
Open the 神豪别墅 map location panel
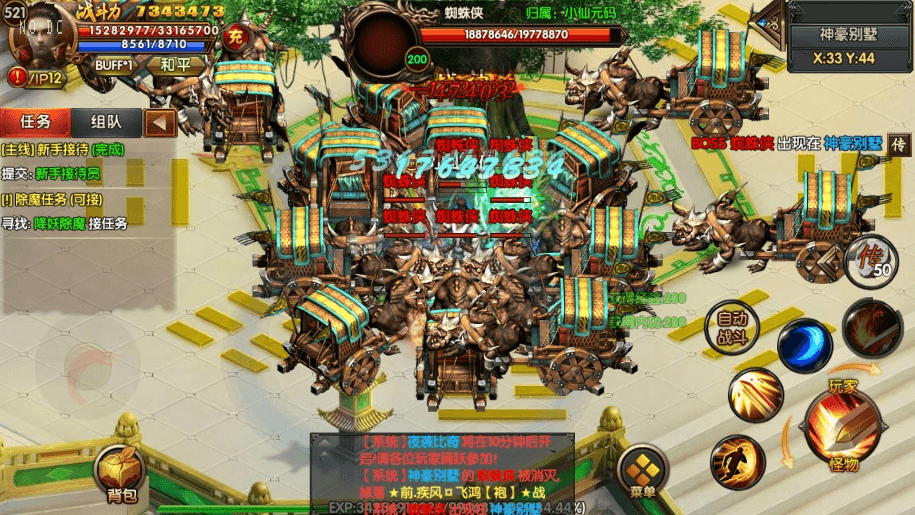[x=847, y=35]
